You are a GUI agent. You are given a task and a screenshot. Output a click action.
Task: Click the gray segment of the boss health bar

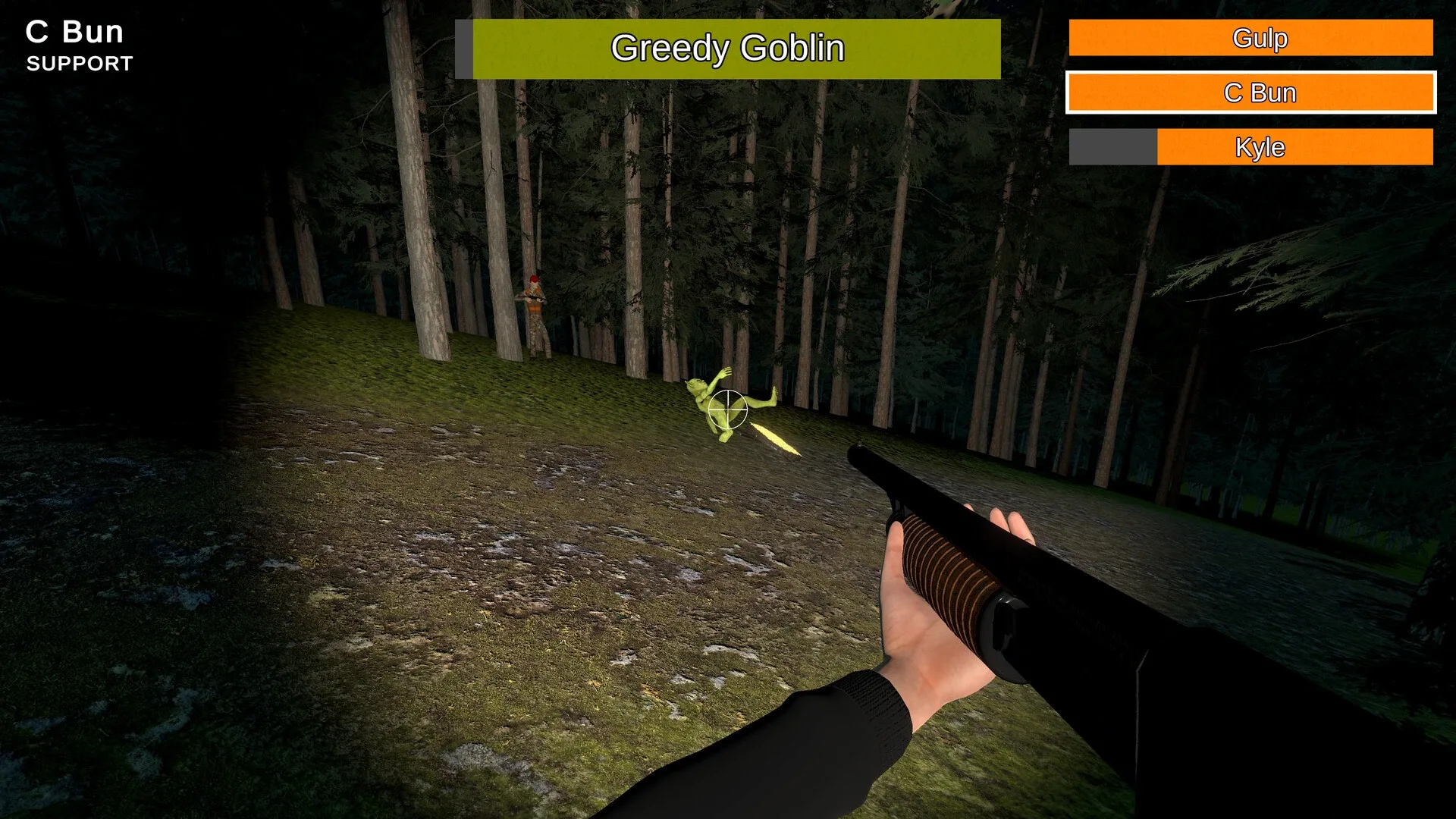click(x=464, y=49)
